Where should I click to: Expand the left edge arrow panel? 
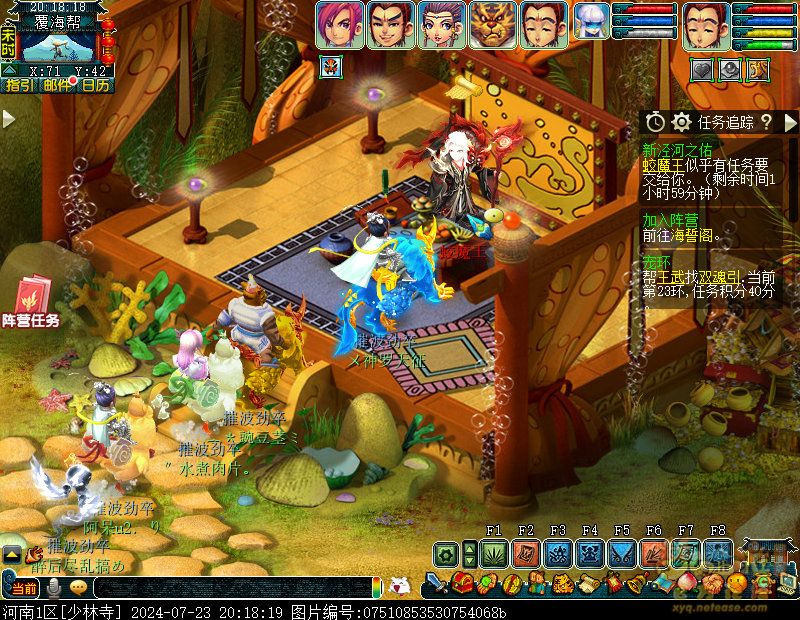(8, 119)
